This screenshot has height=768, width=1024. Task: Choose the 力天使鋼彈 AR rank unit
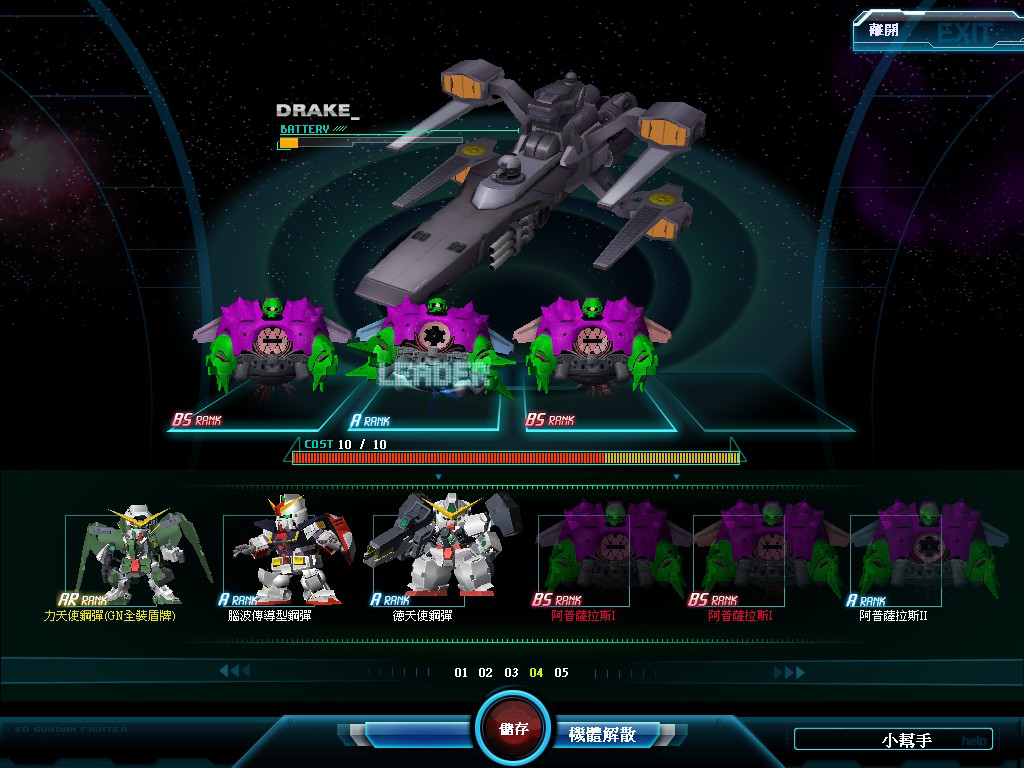[125, 560]
